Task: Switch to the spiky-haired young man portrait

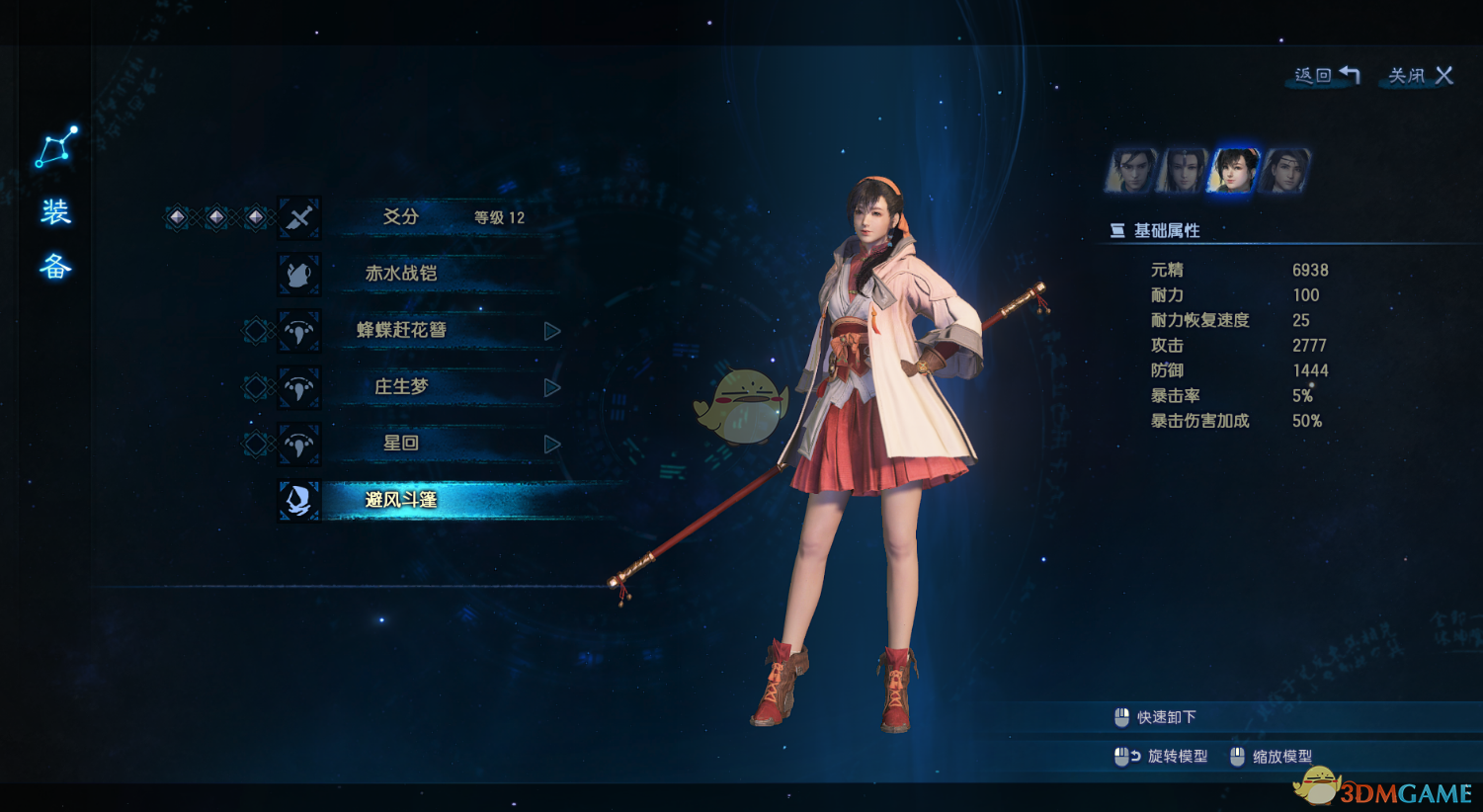Action: (x=1131, y=171)
